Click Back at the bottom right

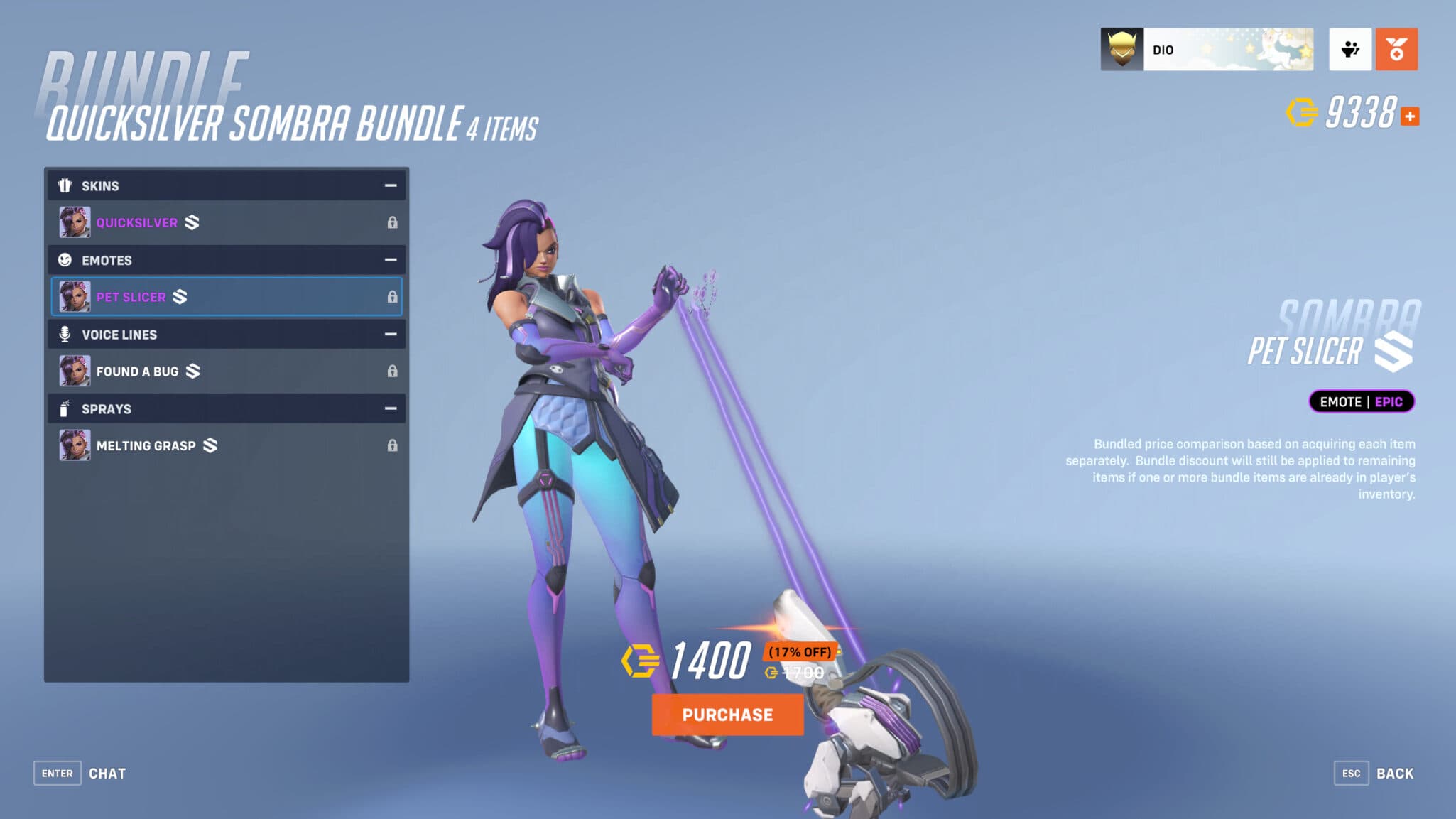(x=1396, y=773)
